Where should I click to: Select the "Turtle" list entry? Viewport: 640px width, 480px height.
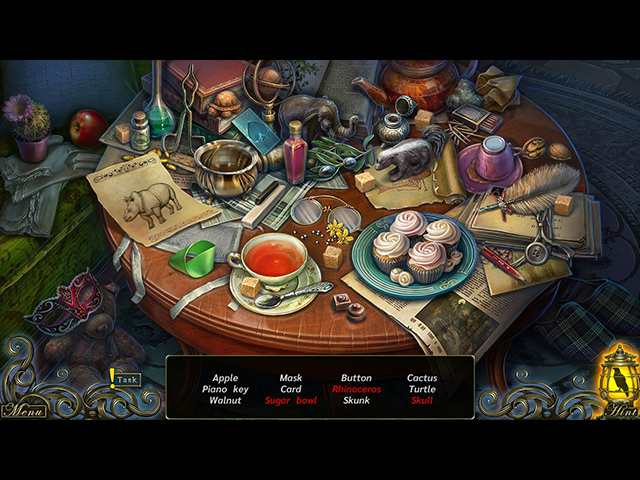tap(422, 389)
